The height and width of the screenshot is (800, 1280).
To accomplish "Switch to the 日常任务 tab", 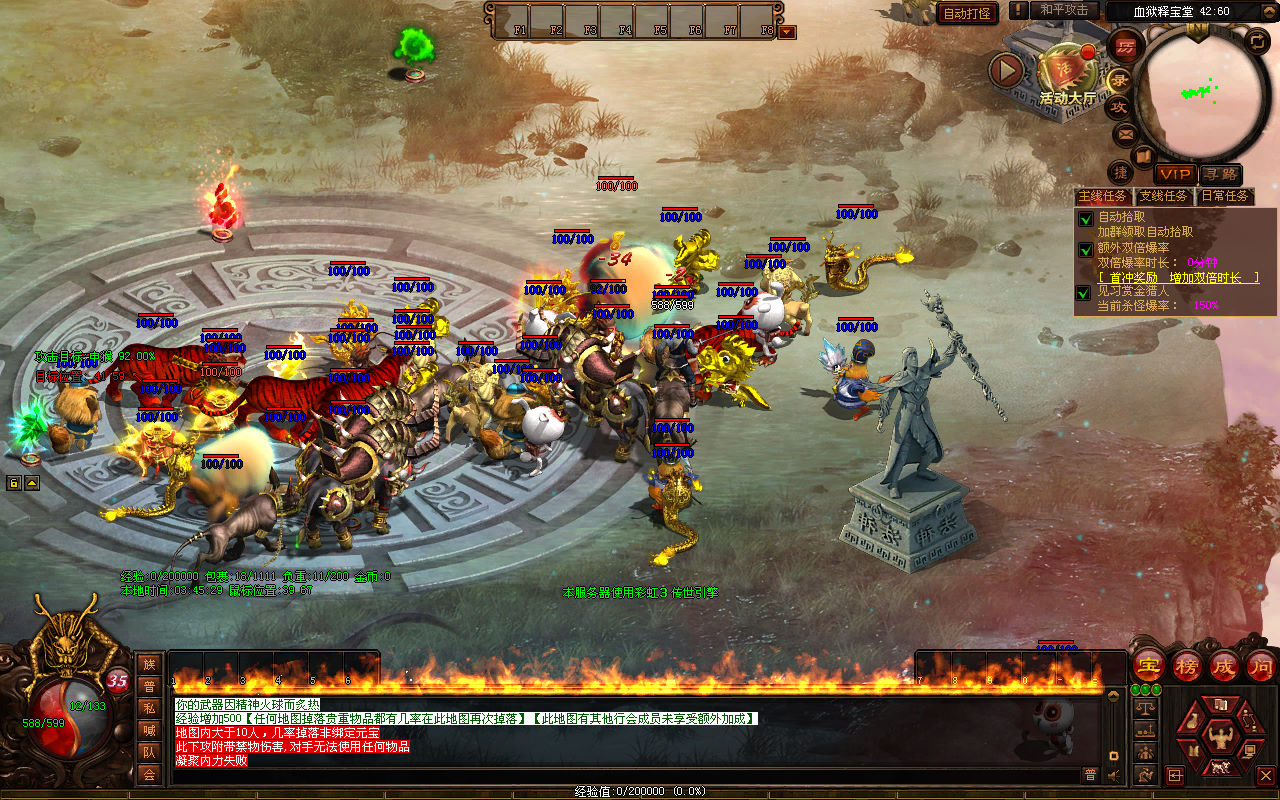I will 1225,197.
